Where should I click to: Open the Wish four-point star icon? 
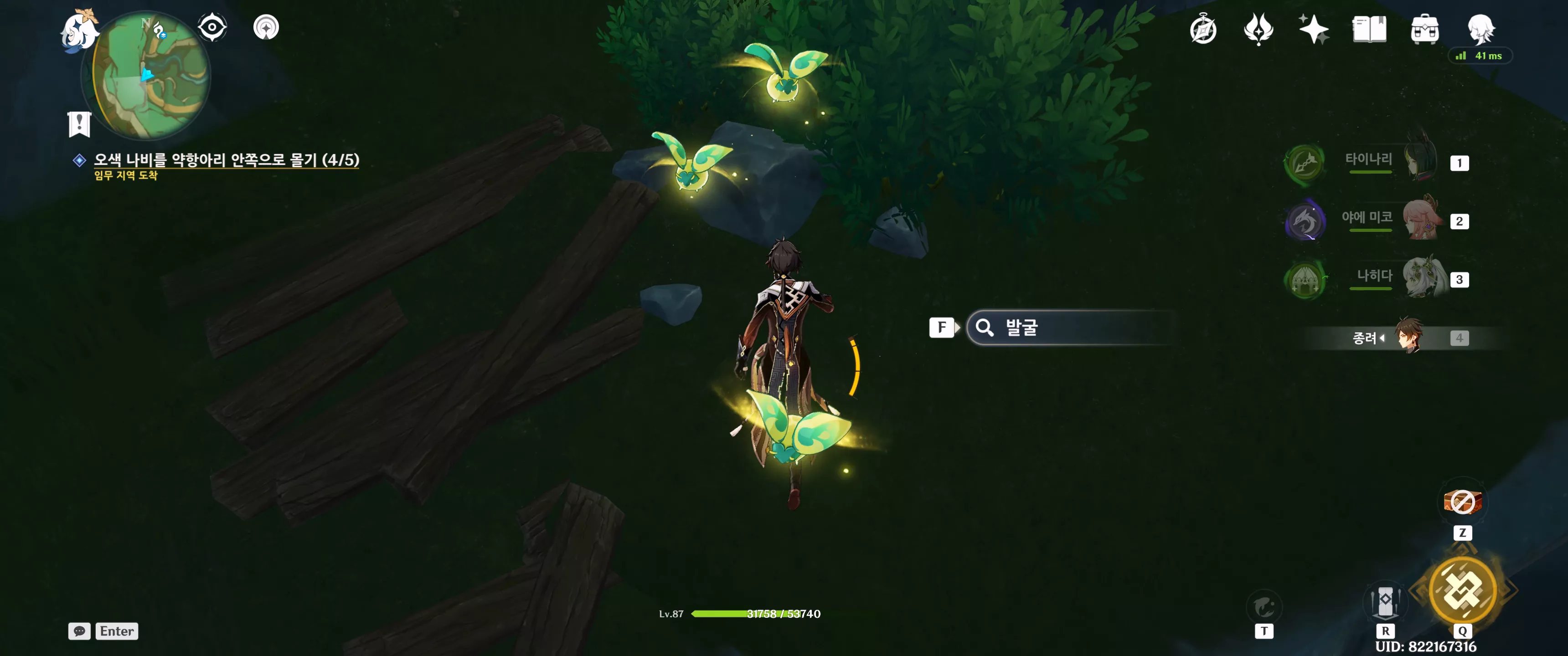point(1313,29)
